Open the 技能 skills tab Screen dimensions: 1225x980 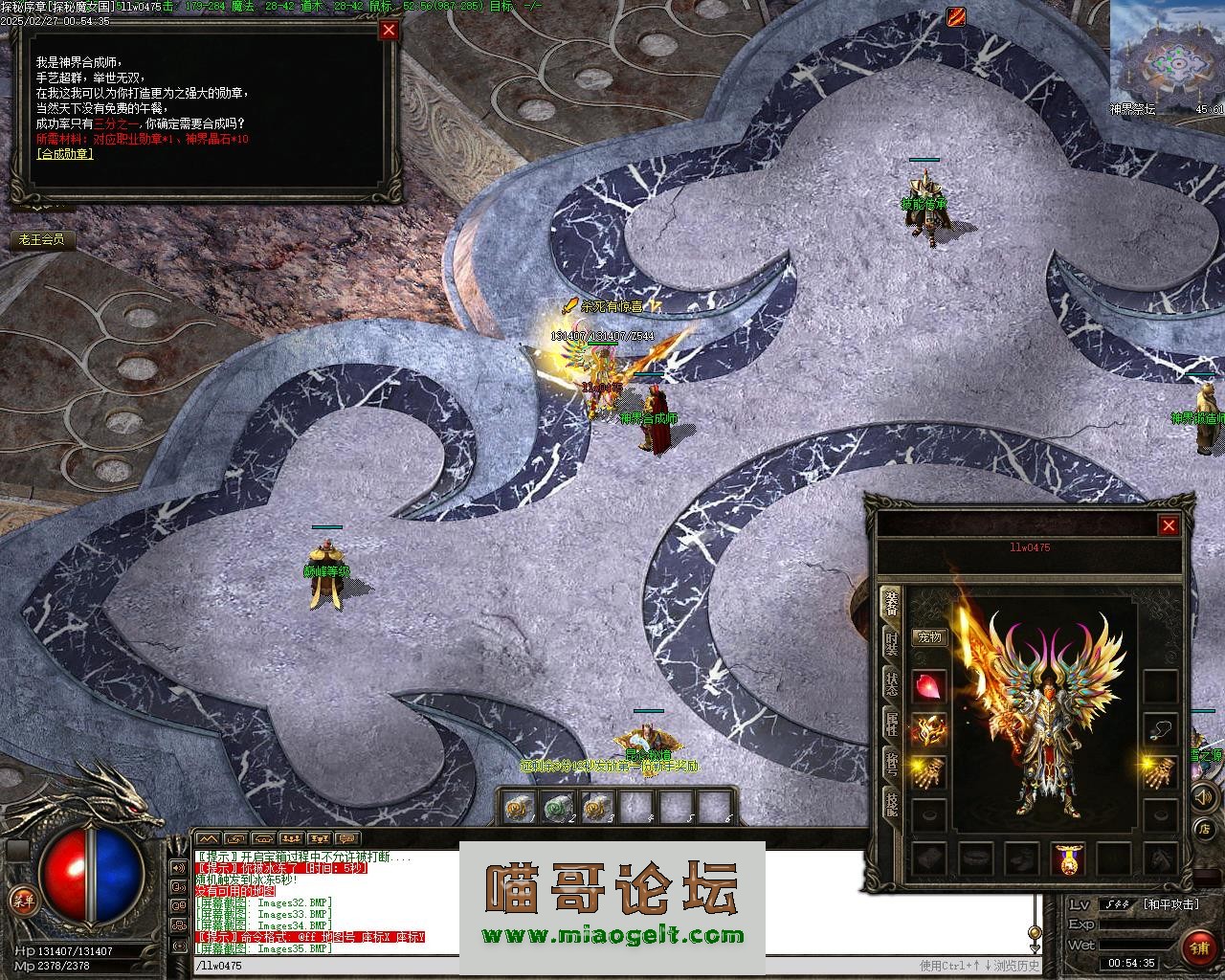coord(891,804)
